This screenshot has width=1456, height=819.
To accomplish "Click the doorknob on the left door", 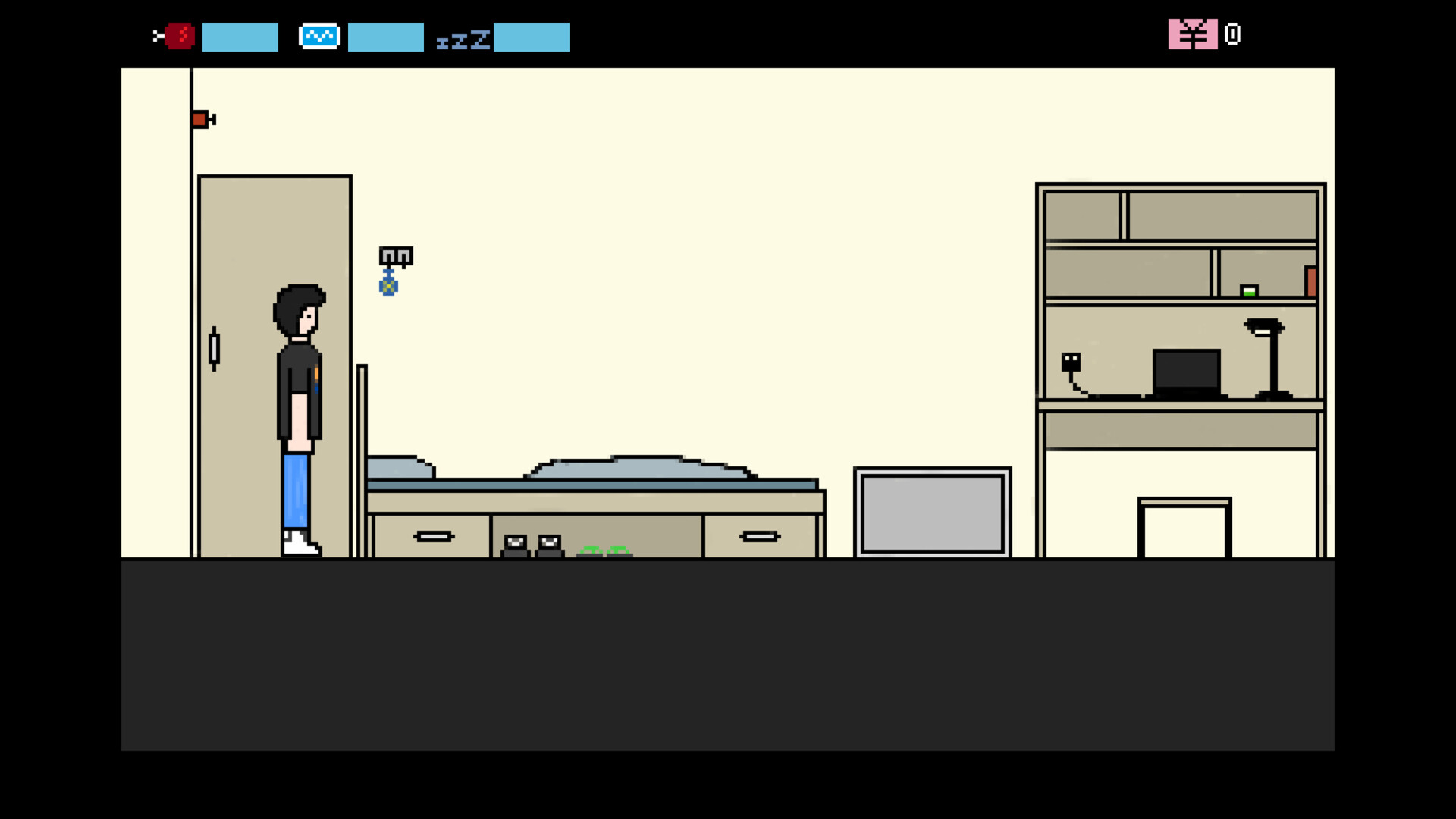I will pyautogui.click(x=215, y=349).
